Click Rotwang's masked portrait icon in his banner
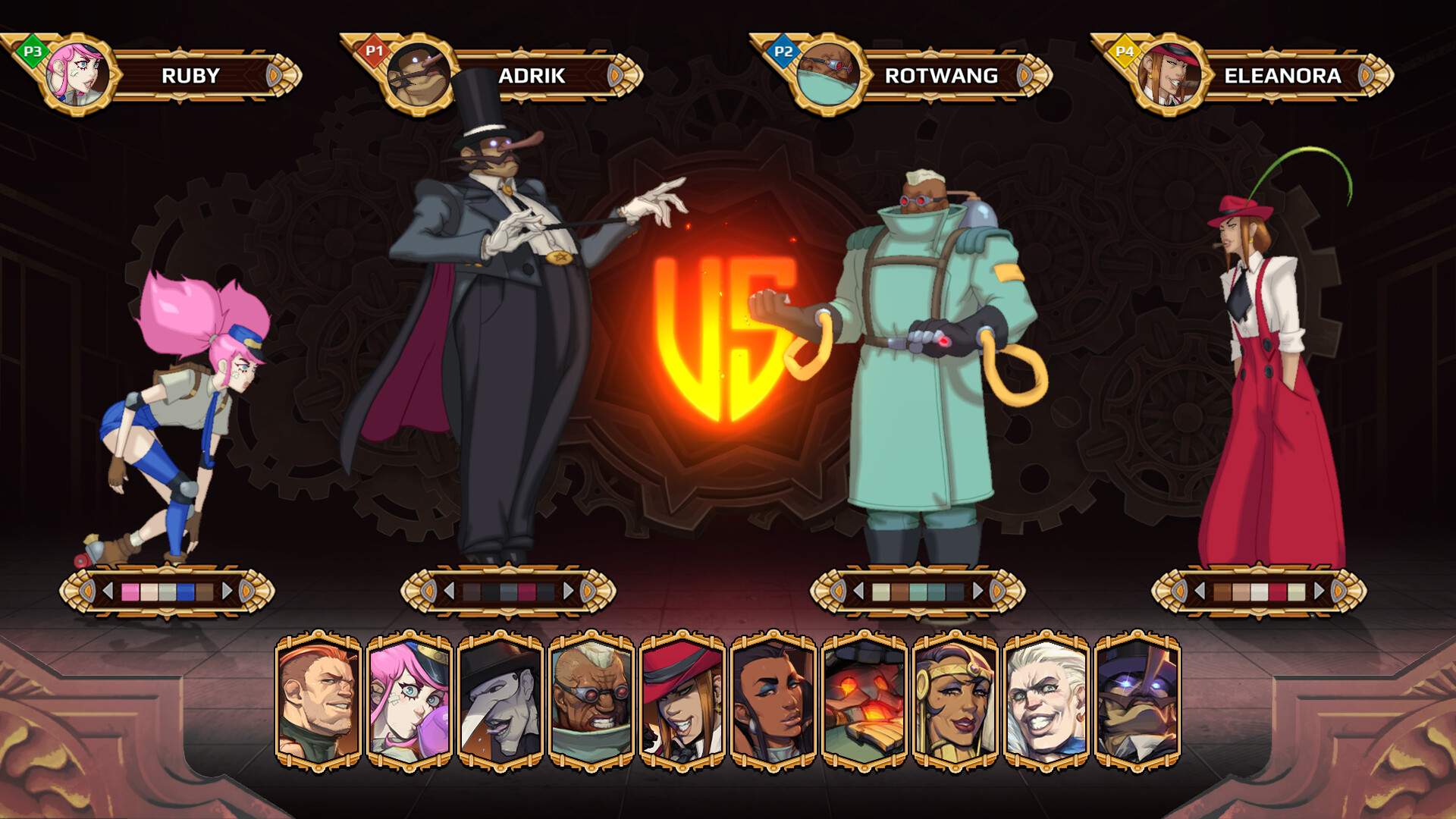 point(830,74)
